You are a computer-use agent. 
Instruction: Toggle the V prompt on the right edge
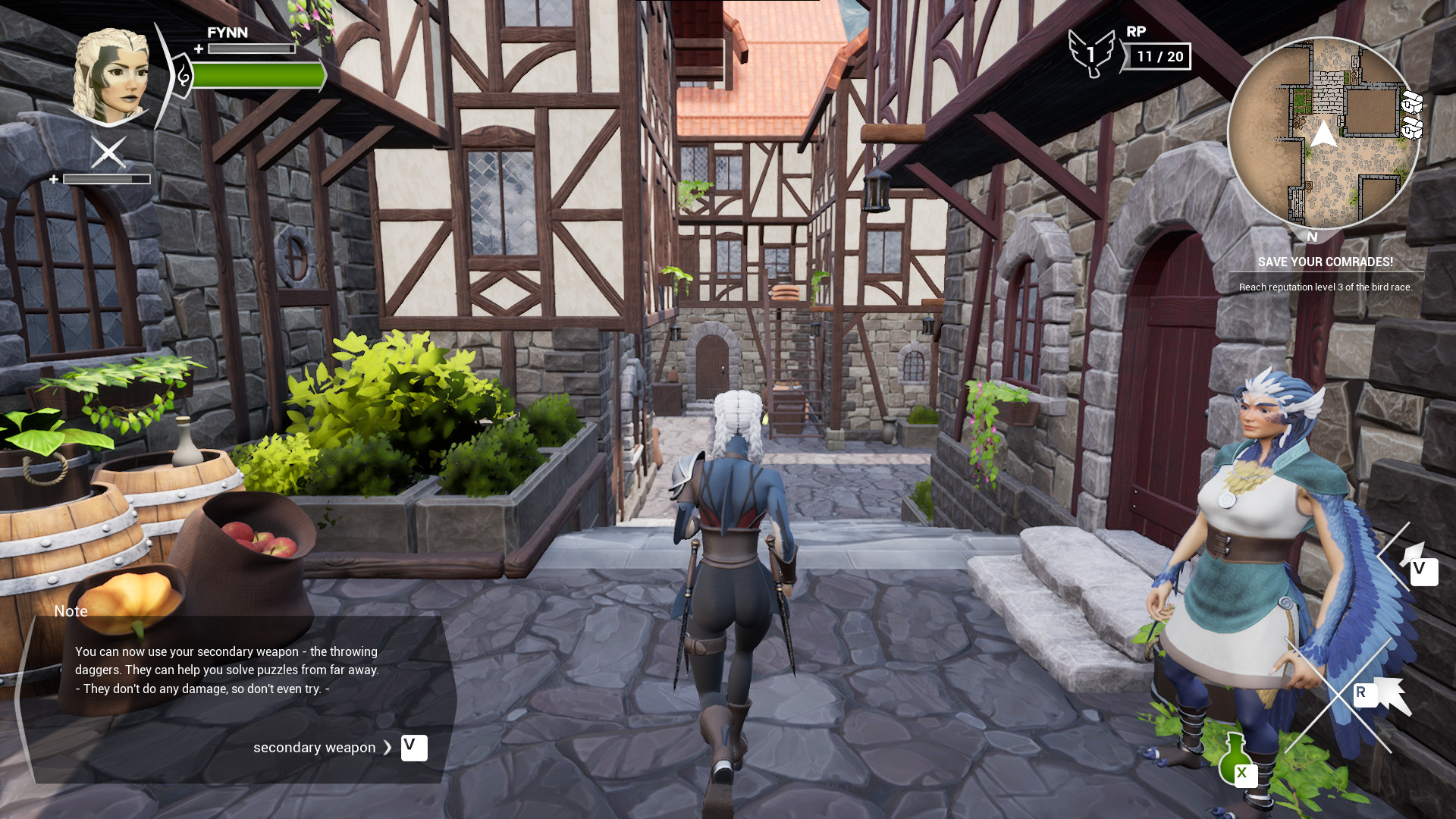coord(1423,573)
